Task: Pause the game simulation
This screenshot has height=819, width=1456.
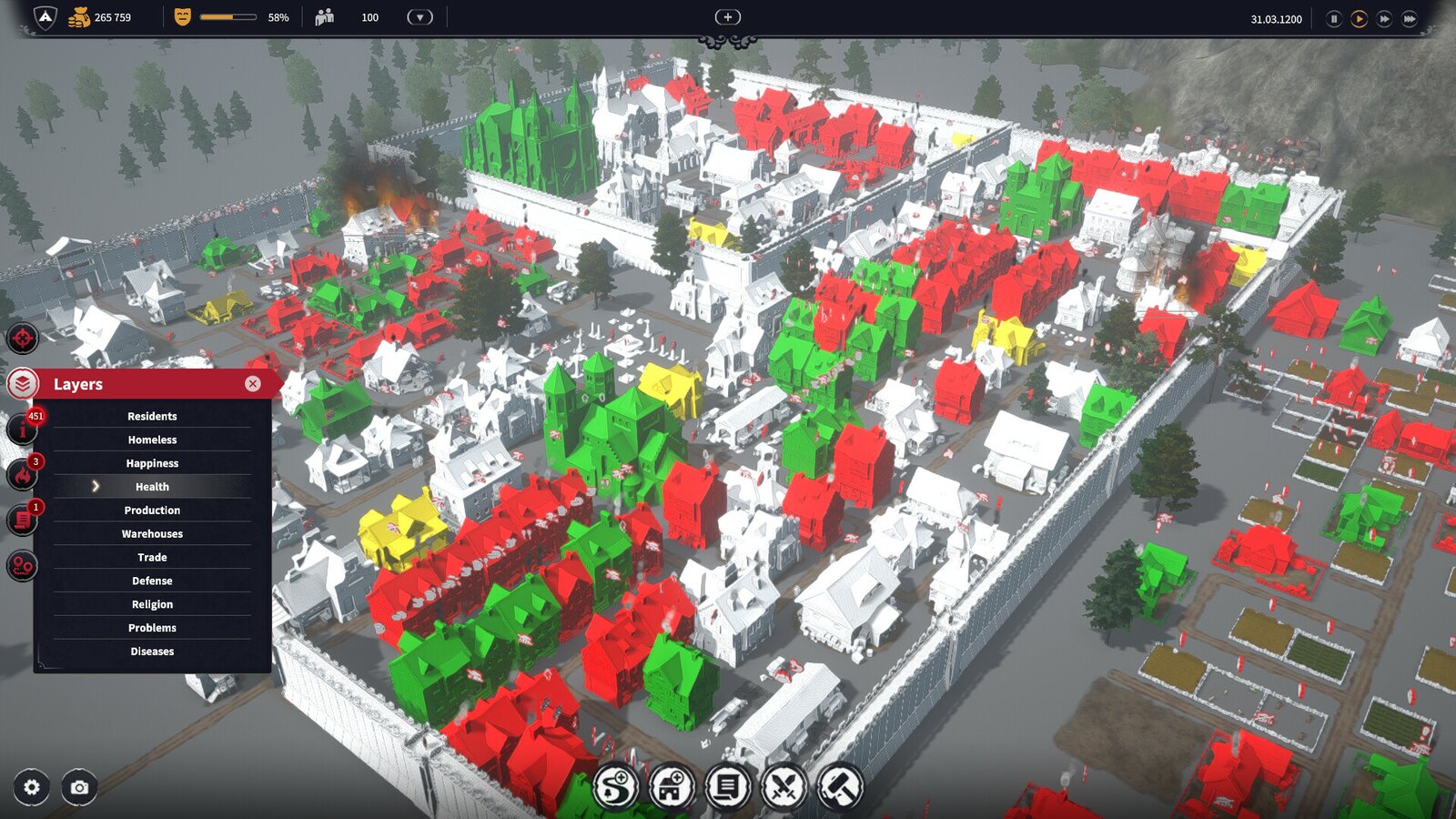Action: pyautogui.click(x=1332, y=17)
